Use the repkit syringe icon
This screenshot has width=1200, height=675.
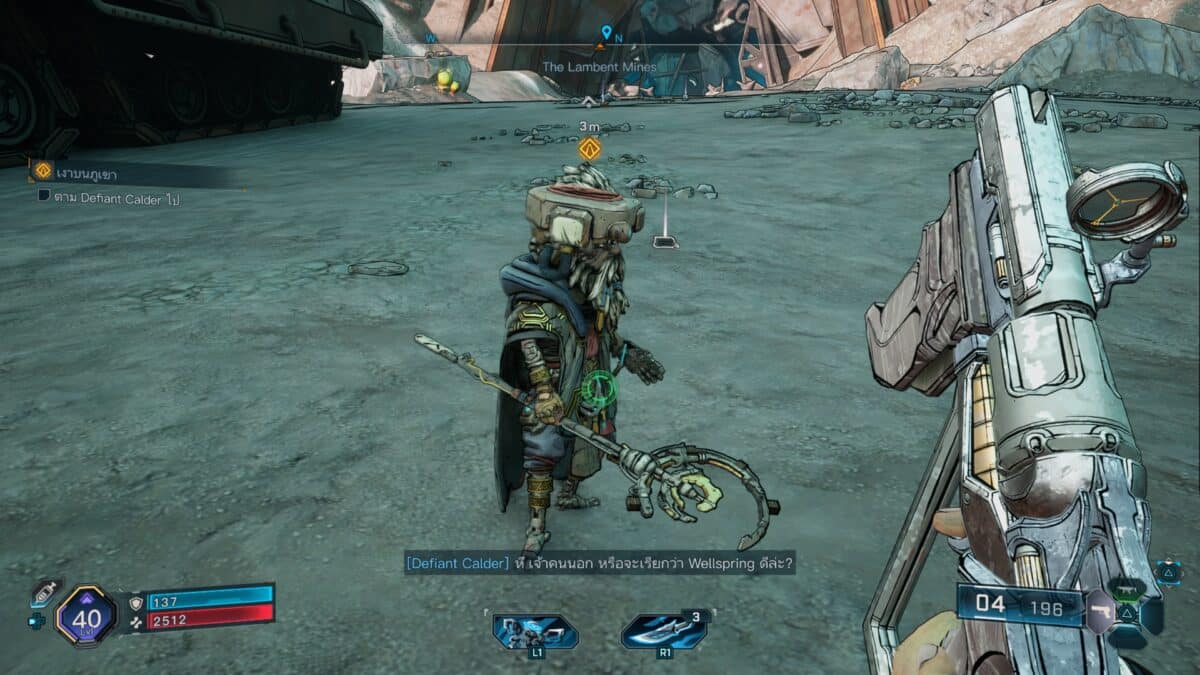(x=44, y=593)
